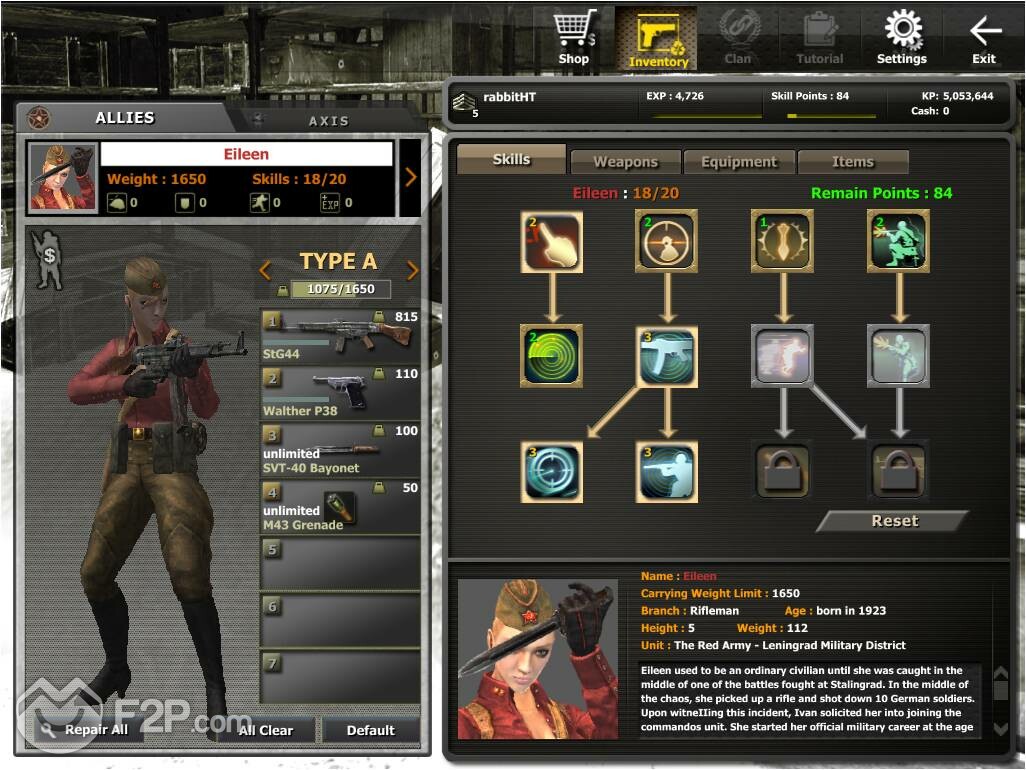The height and width of the screenshot is (770, 1026).
Task: Go to next character with orange arrow
Action: tap(410, 177)
